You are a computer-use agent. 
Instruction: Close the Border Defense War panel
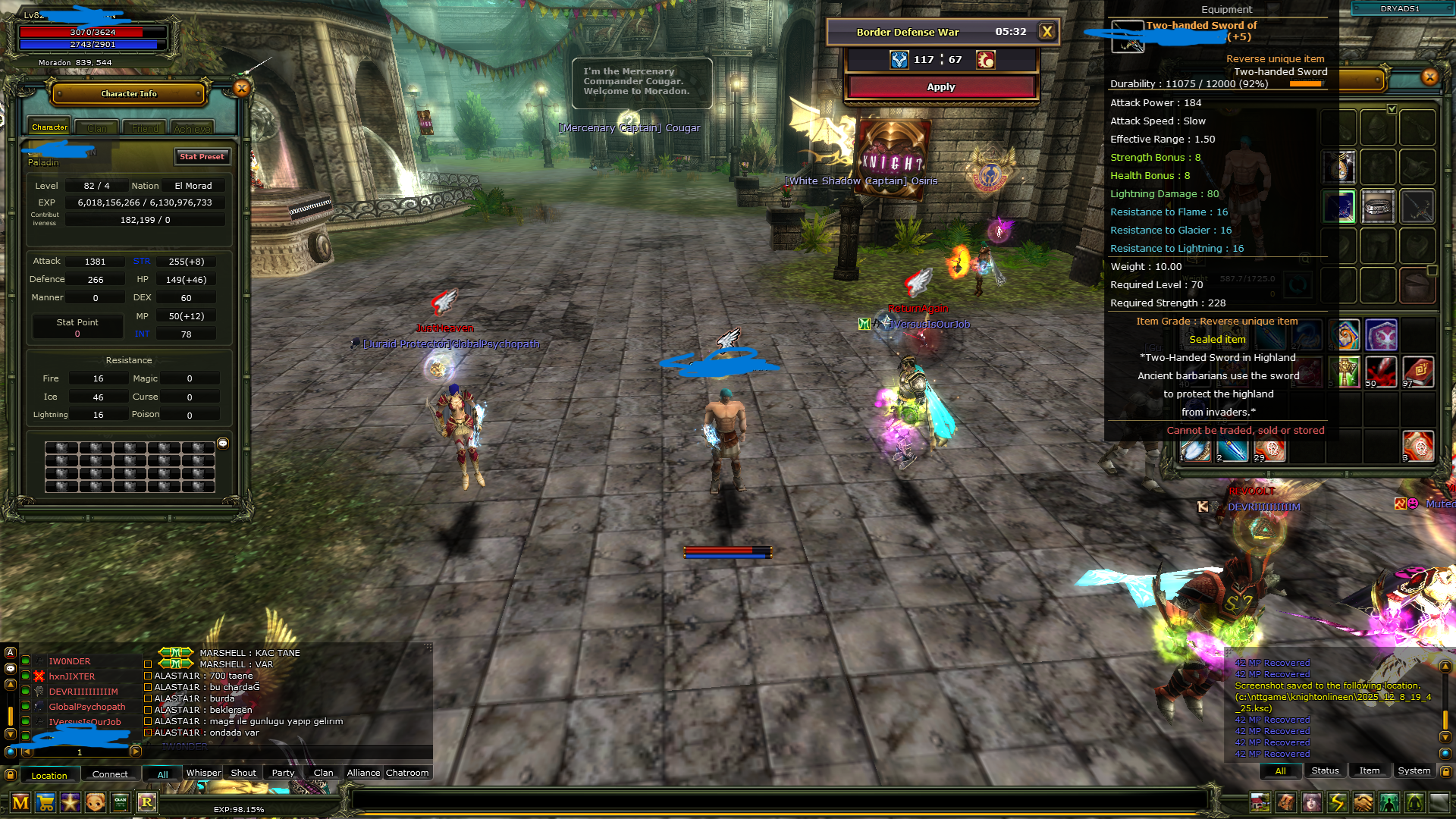[1046, 32]
